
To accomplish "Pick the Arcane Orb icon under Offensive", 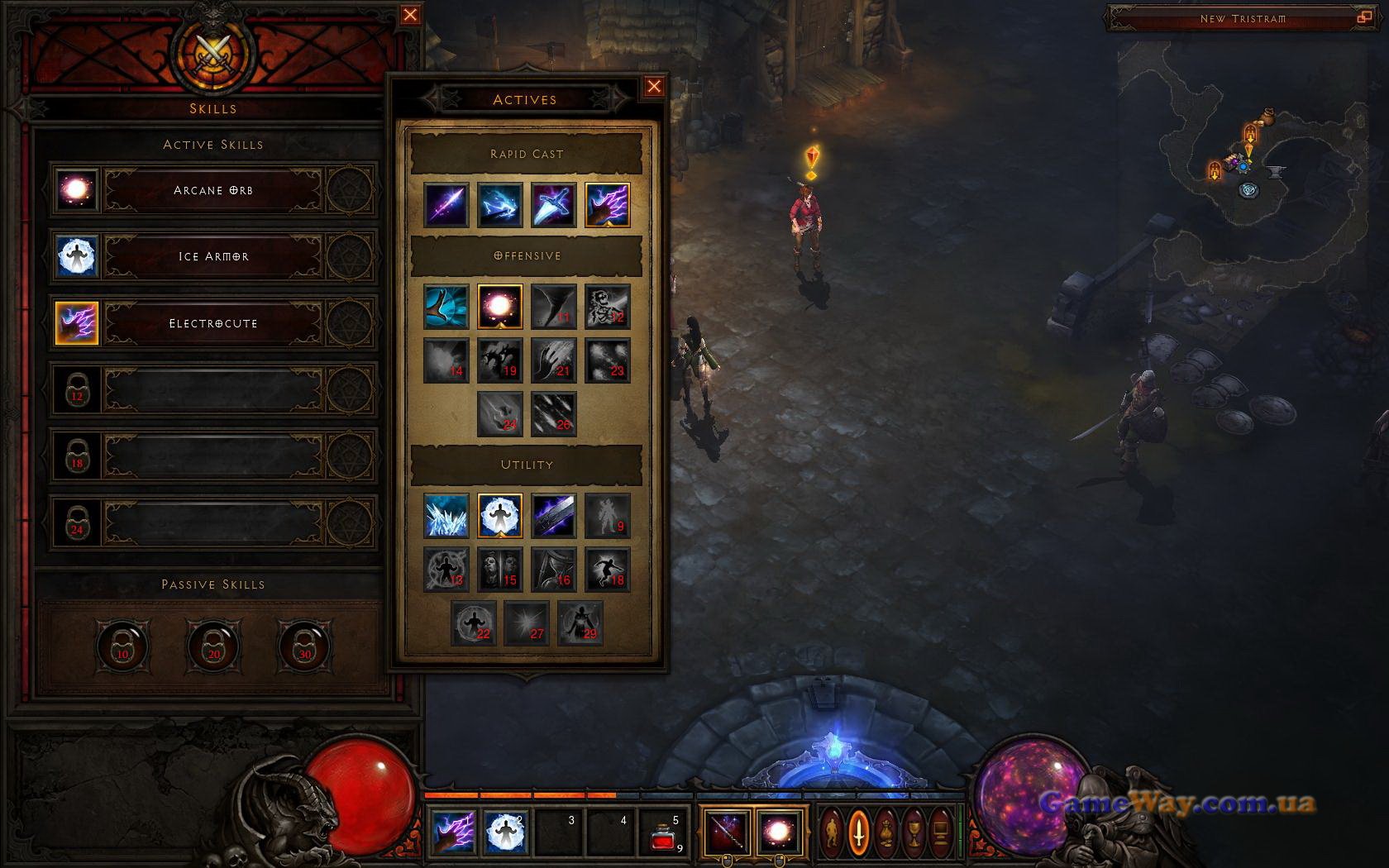I will (x=499, y=307).
